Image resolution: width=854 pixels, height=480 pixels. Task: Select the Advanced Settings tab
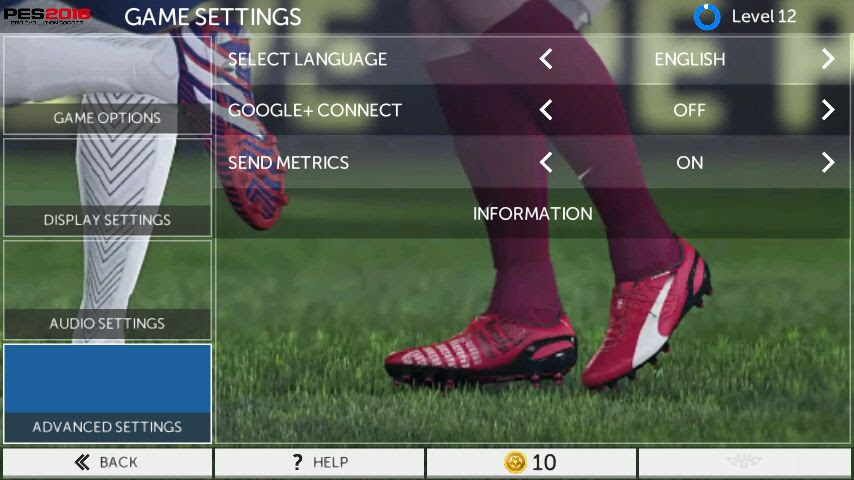tap(107, 394)
